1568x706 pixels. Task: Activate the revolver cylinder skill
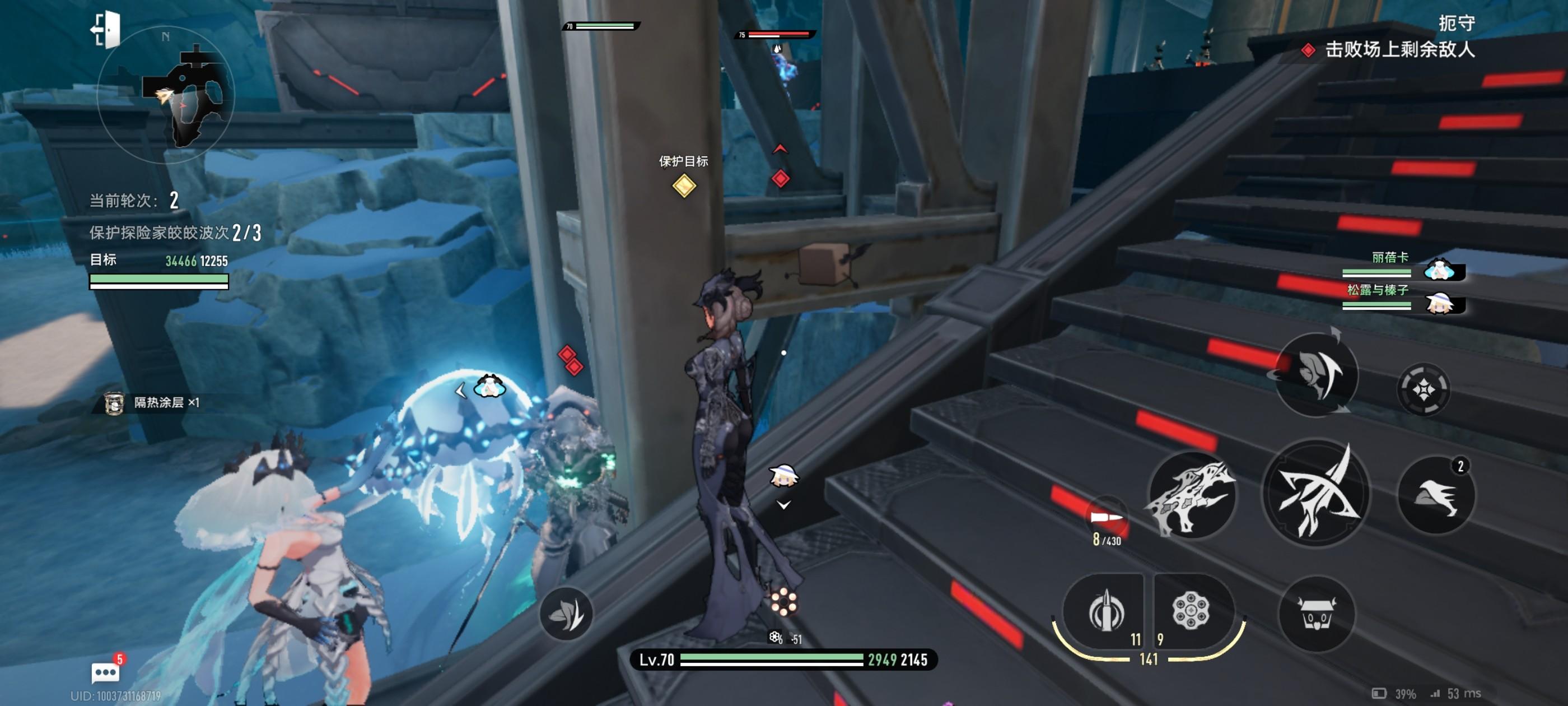coord(1191,611)
